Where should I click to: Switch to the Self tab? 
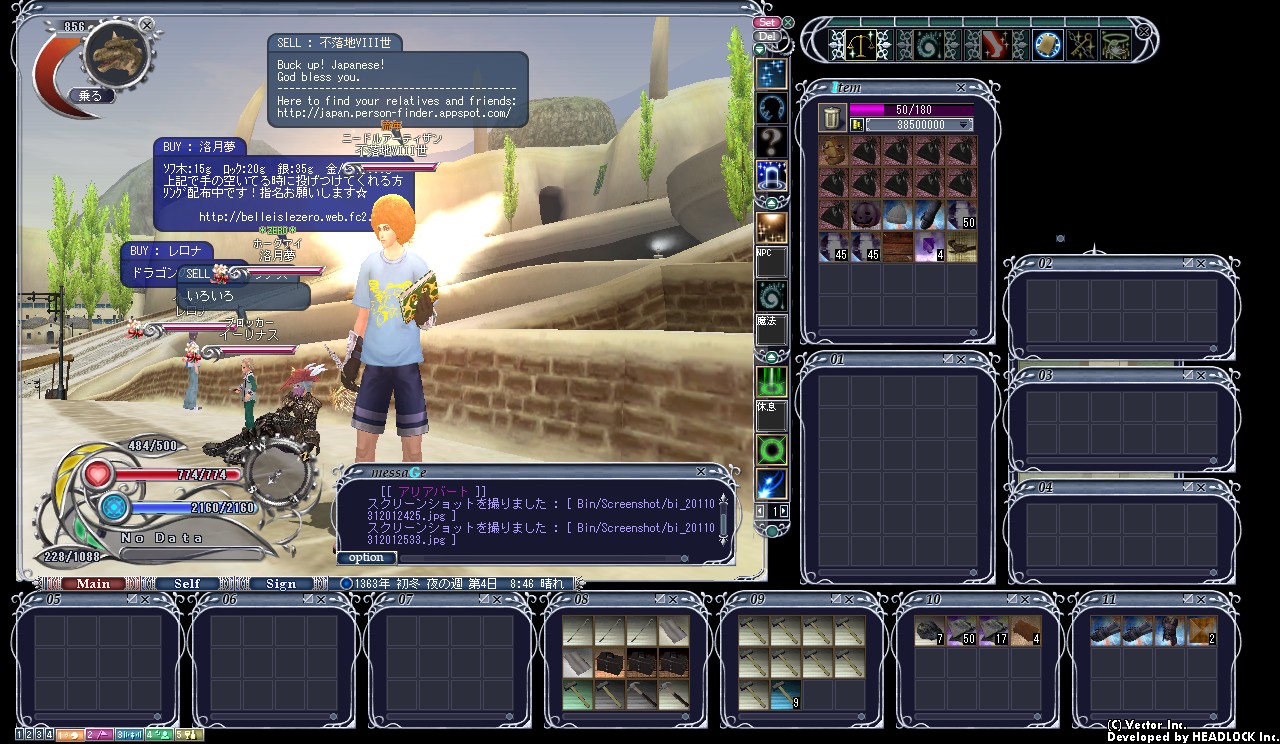tap(187, 584)
